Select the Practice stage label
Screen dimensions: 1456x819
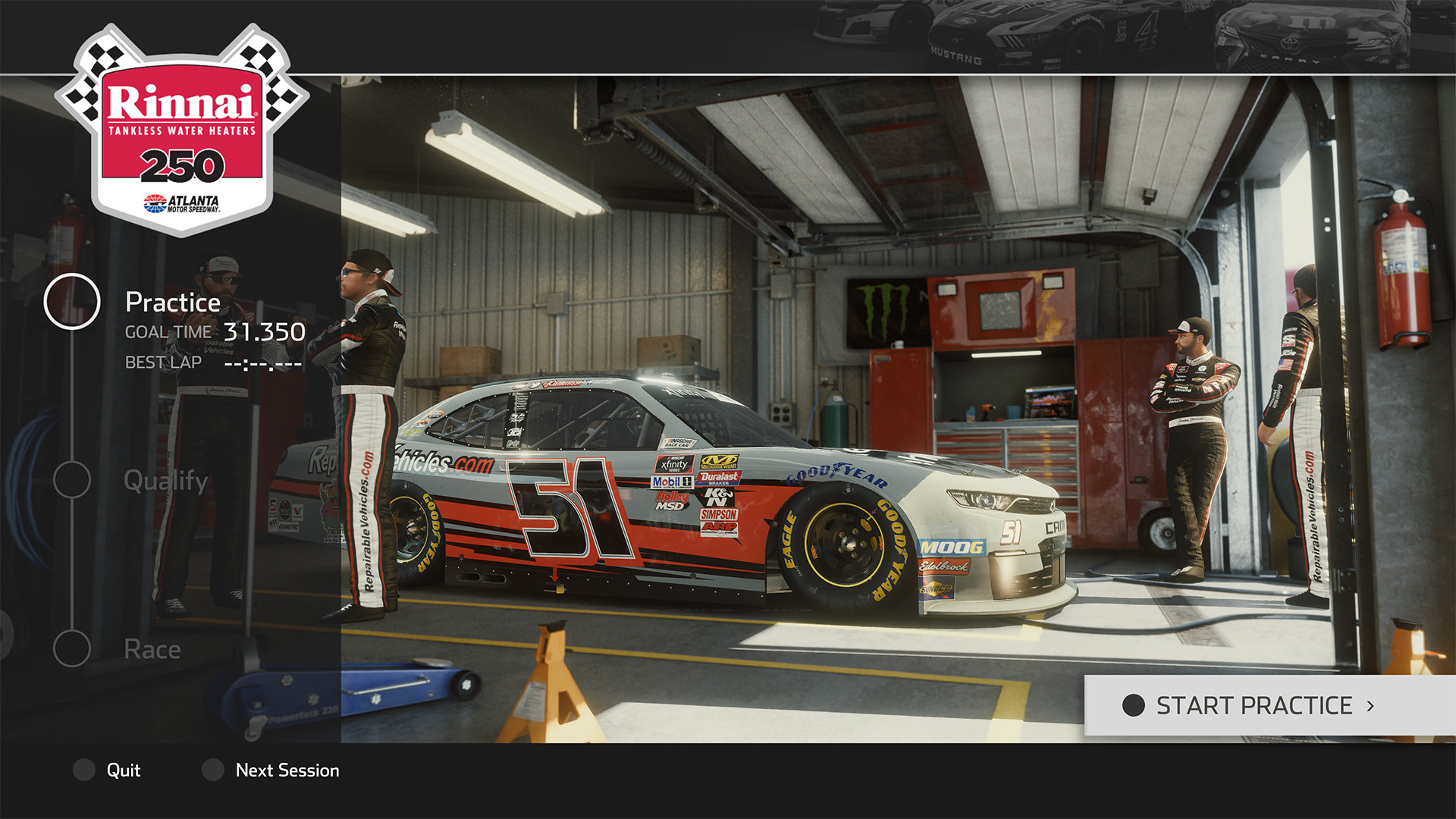pyautogui.click(x=172, y=303)
